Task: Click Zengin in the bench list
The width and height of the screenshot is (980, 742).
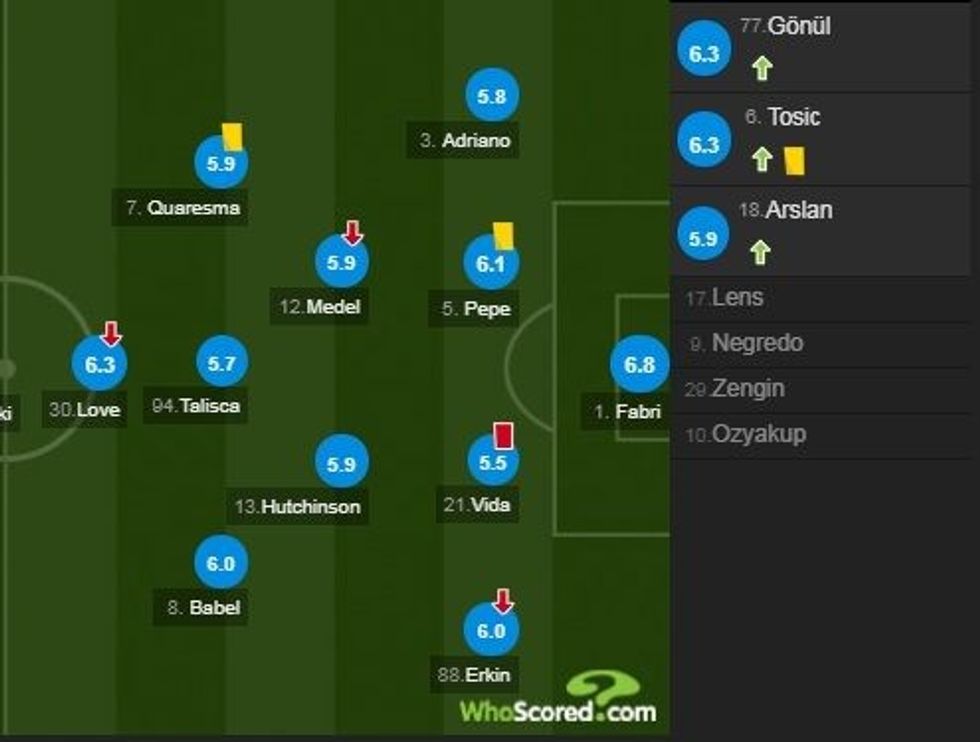Action: (x=747, y=388)
